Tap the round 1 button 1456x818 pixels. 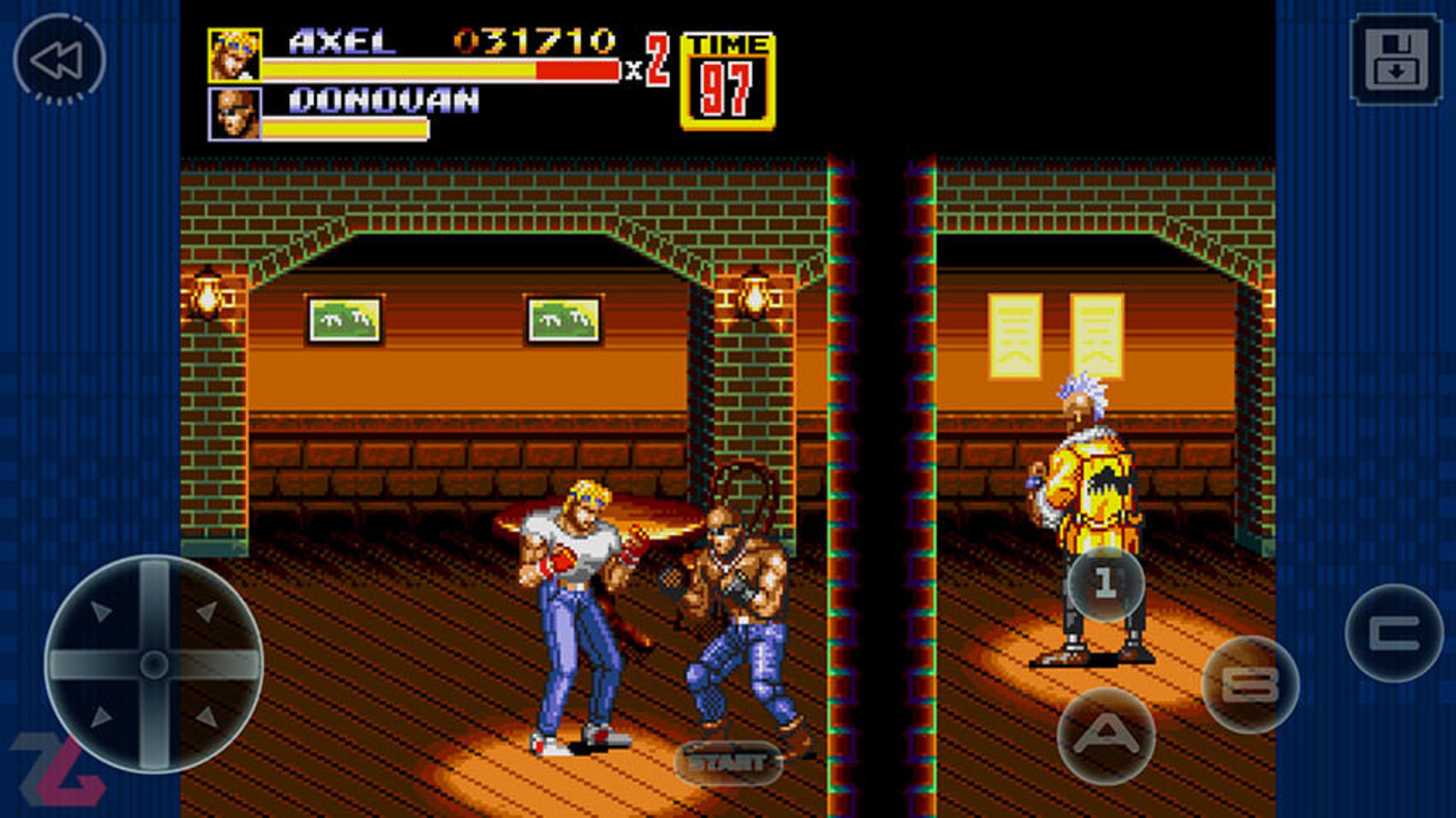(1106, 584)
